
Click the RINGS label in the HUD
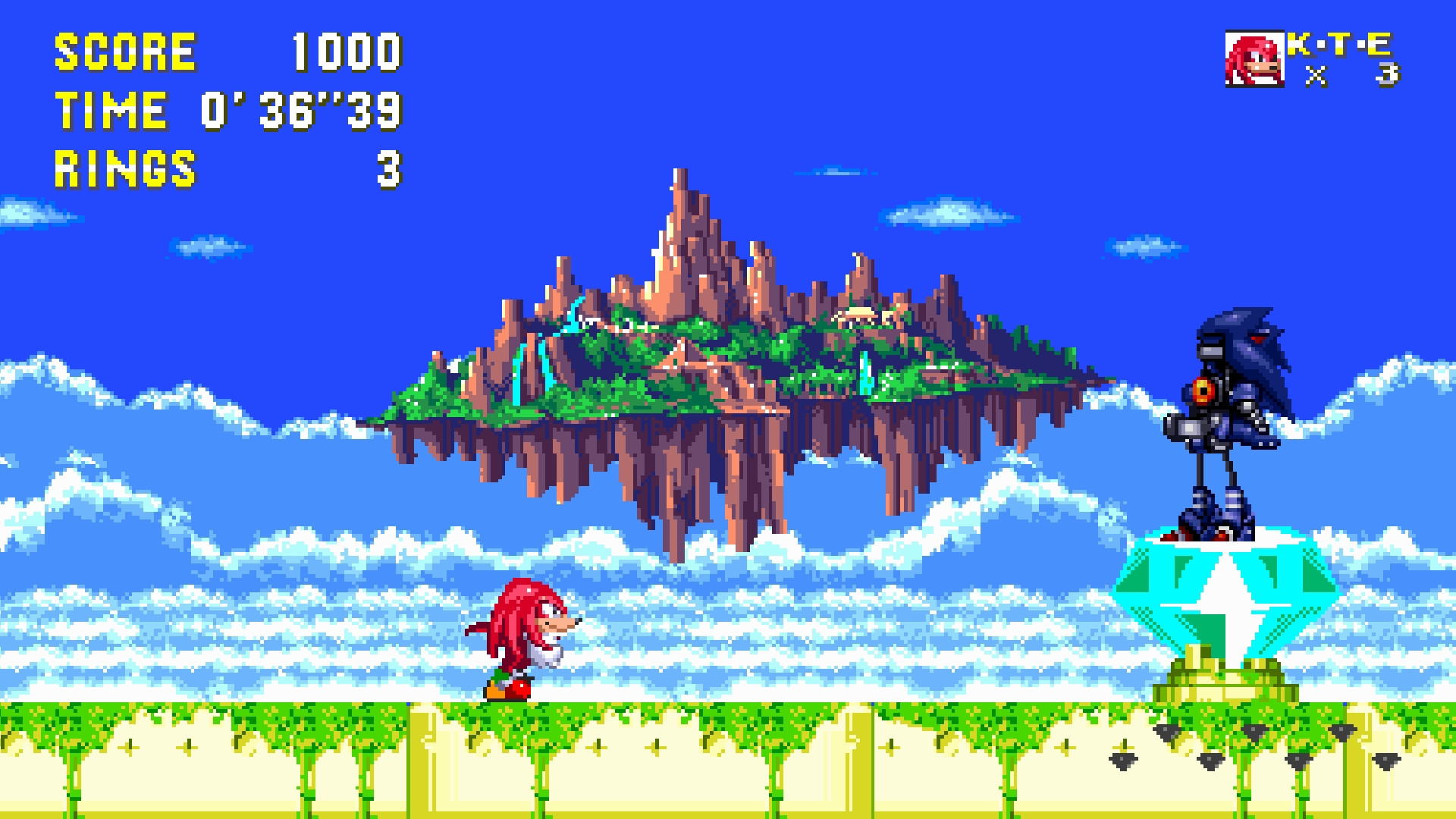pos(125,168)
